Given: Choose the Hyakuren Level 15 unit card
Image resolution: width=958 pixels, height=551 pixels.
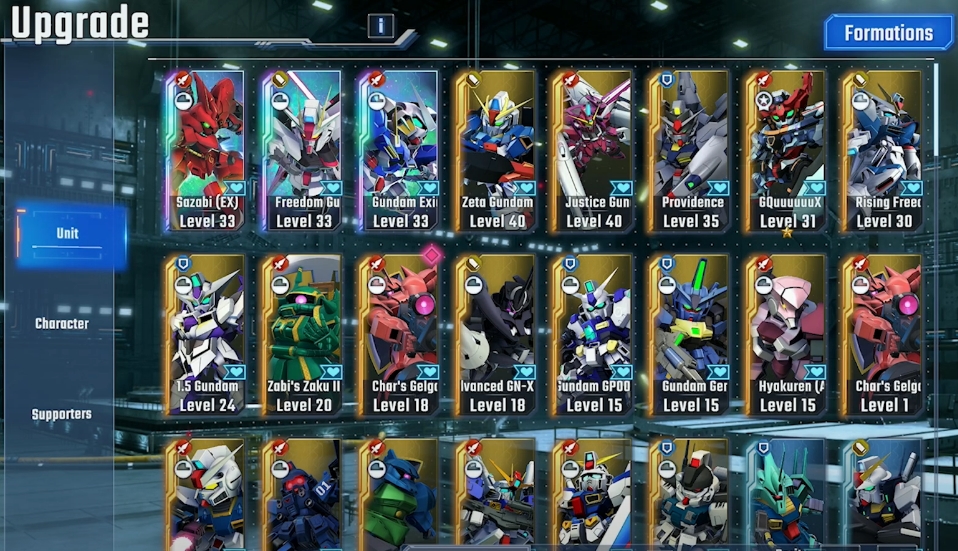Looking at the screenshot, I should (787, 334).
